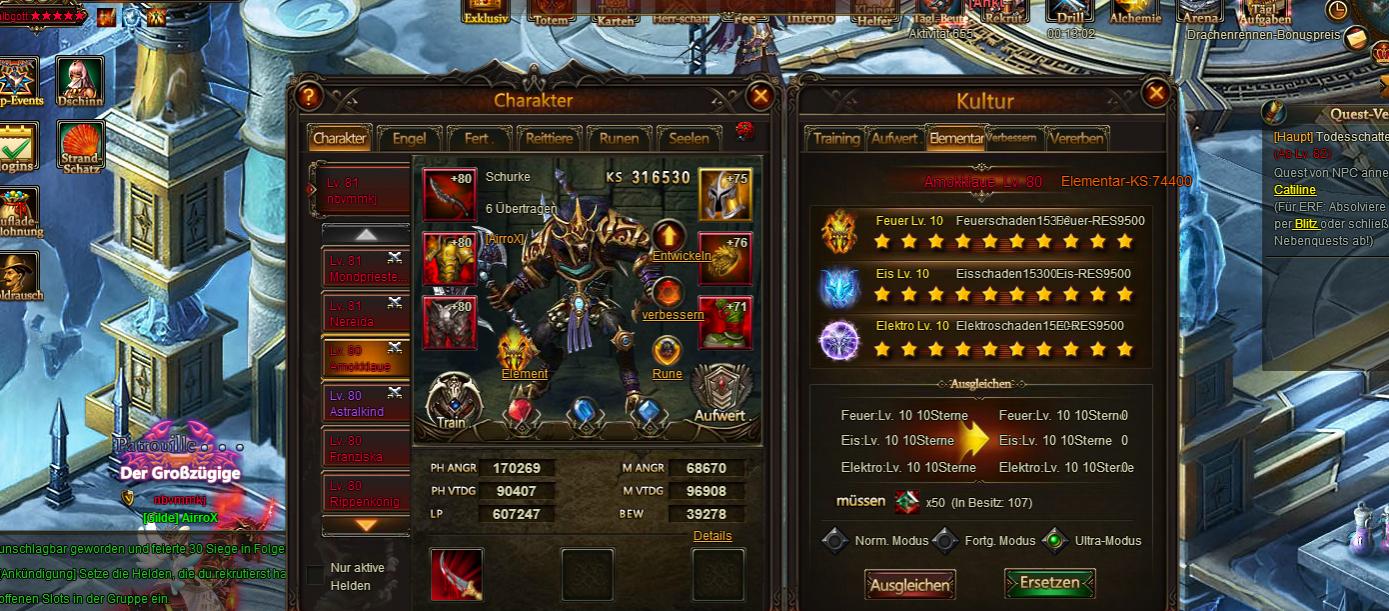
Task: Choose the Astralkind hero entry
Action: (x=366, y=403)
